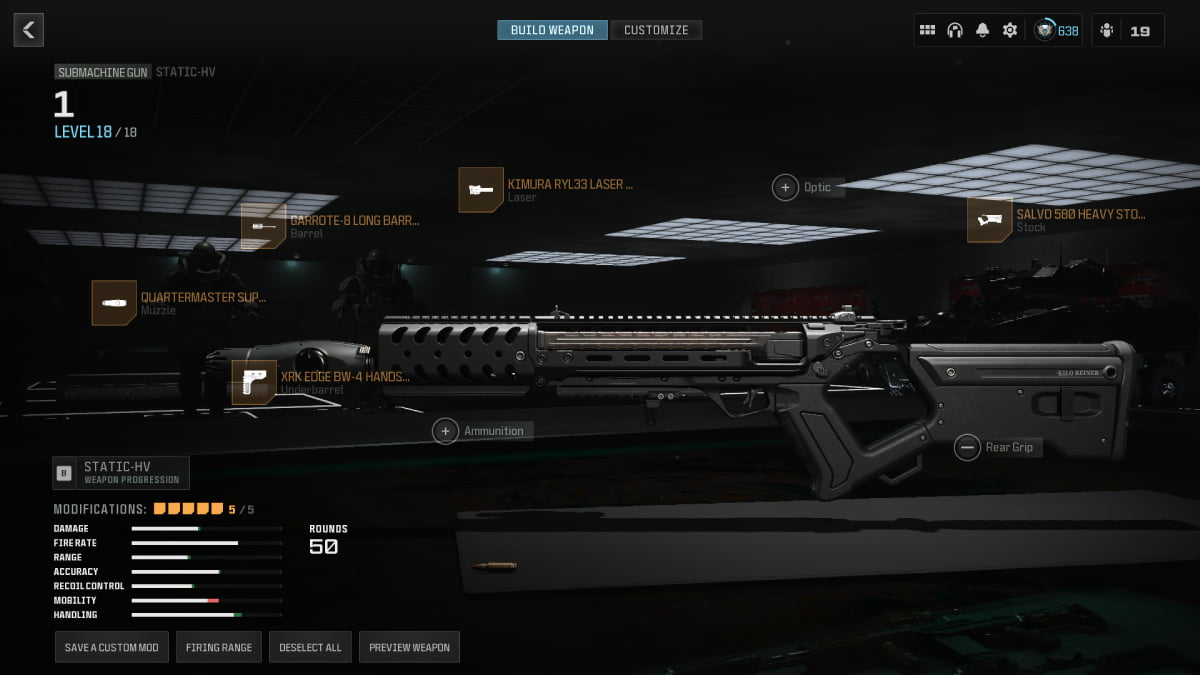The height and width of the screenshot is (675, 1200).
Task: Click Save a Custom Mod
Action: tap(112, 647)
